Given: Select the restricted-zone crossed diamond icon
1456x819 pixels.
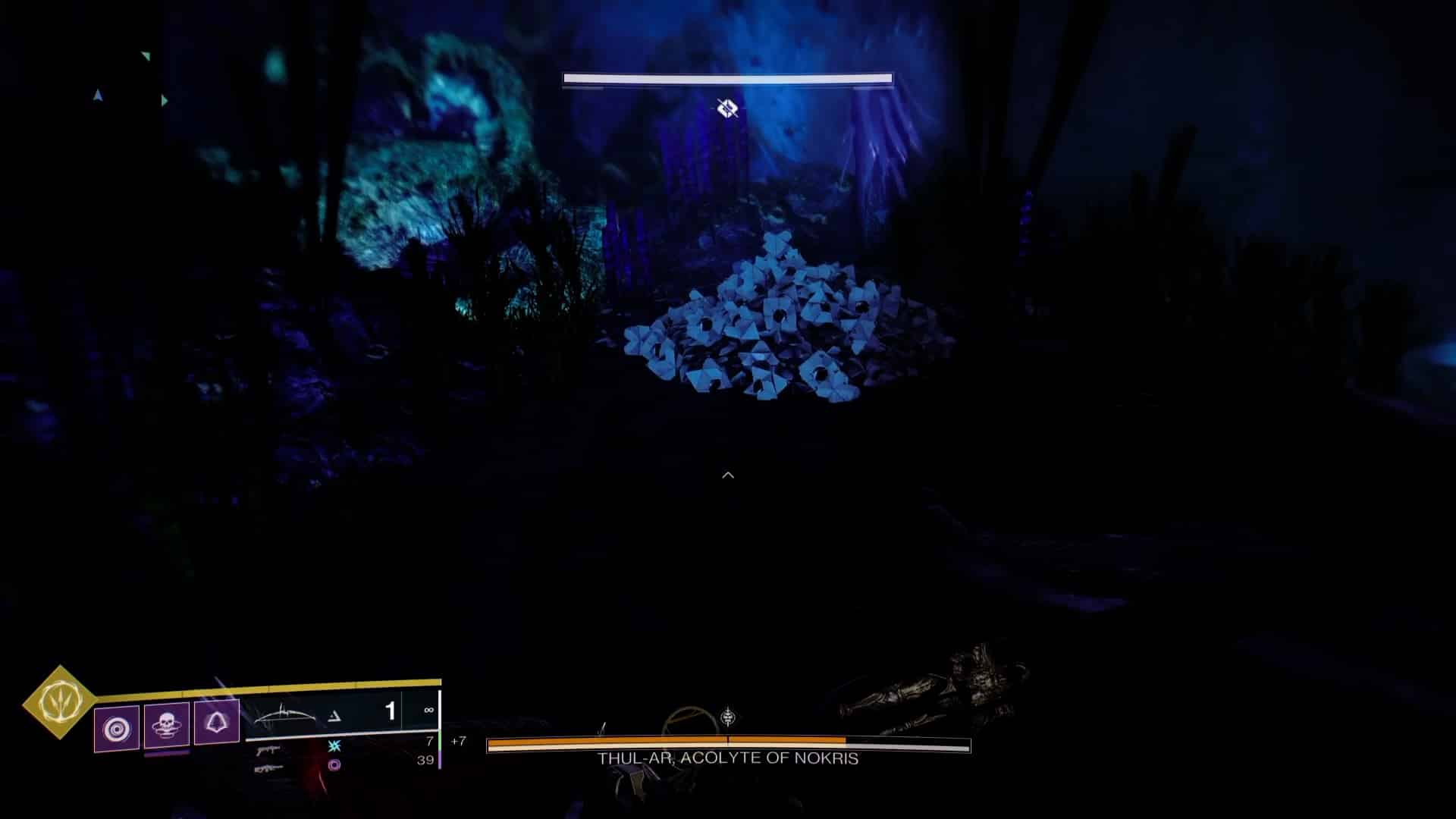Looking at the screenshot, I should pos(726,108).
